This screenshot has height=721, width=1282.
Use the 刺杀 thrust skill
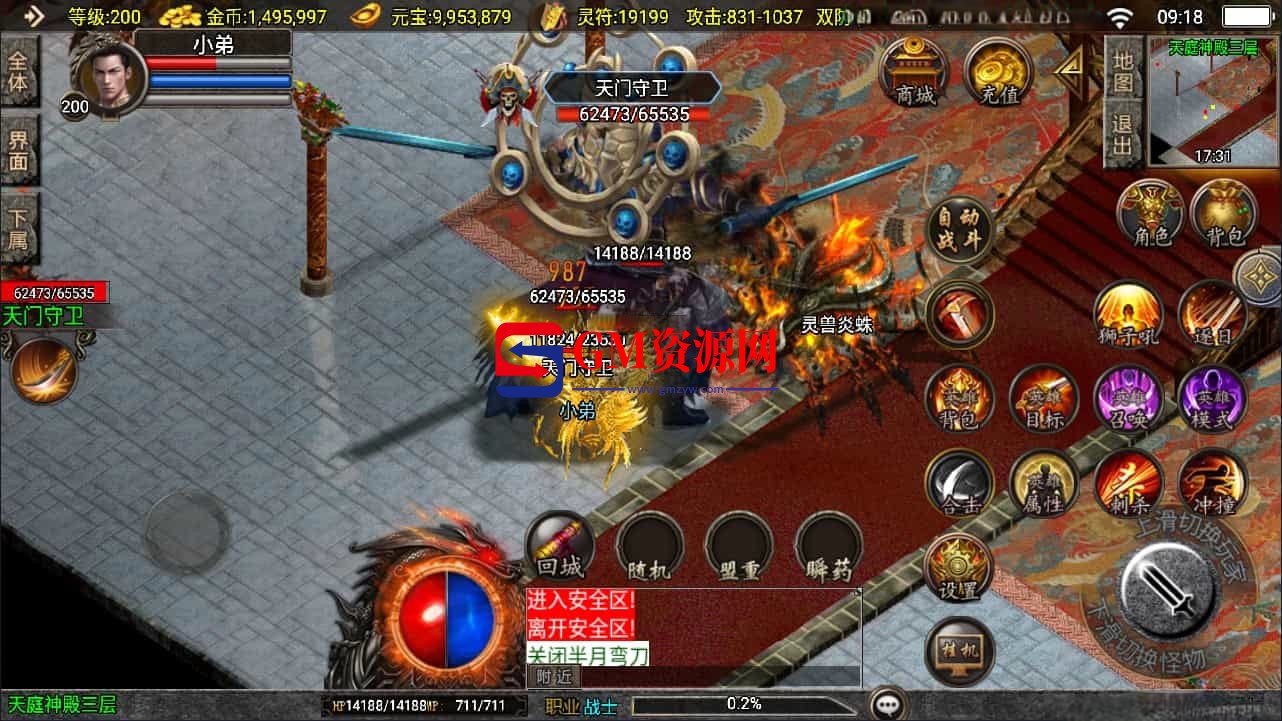click(x=1129, y=484)
